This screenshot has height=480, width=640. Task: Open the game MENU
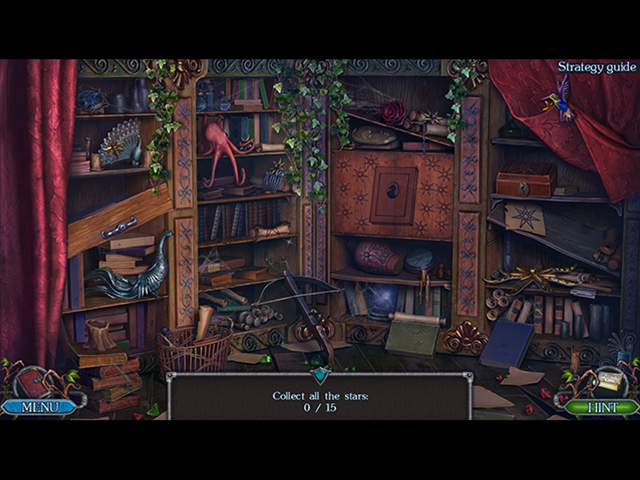click(38, 407)
